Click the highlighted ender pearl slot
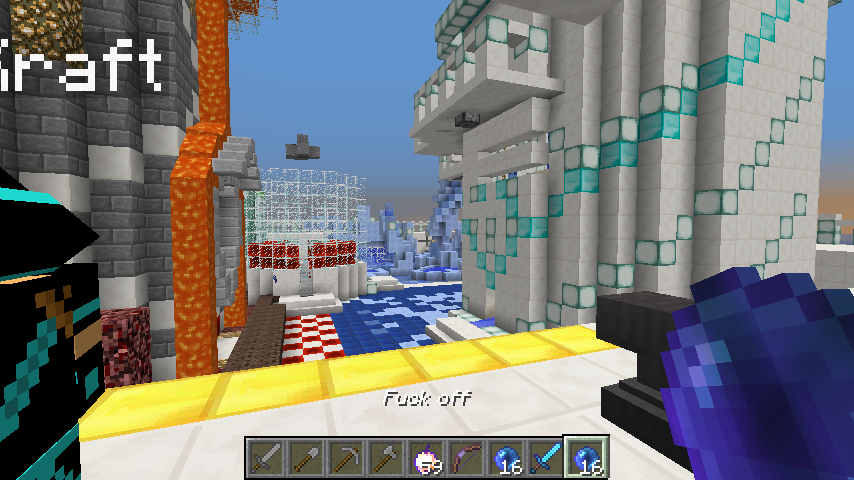The width and height of the screenshot is (854, 480). [586, 458]
